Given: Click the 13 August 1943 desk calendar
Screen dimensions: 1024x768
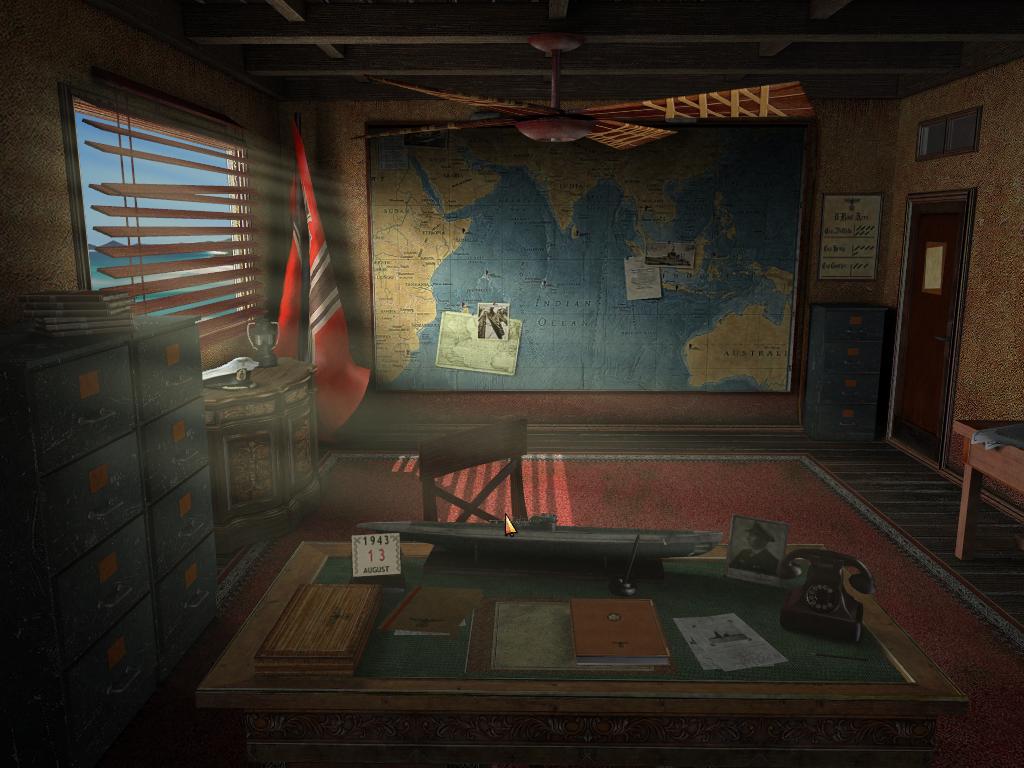Looking at the screenshot, I should (x=376, y=556).
